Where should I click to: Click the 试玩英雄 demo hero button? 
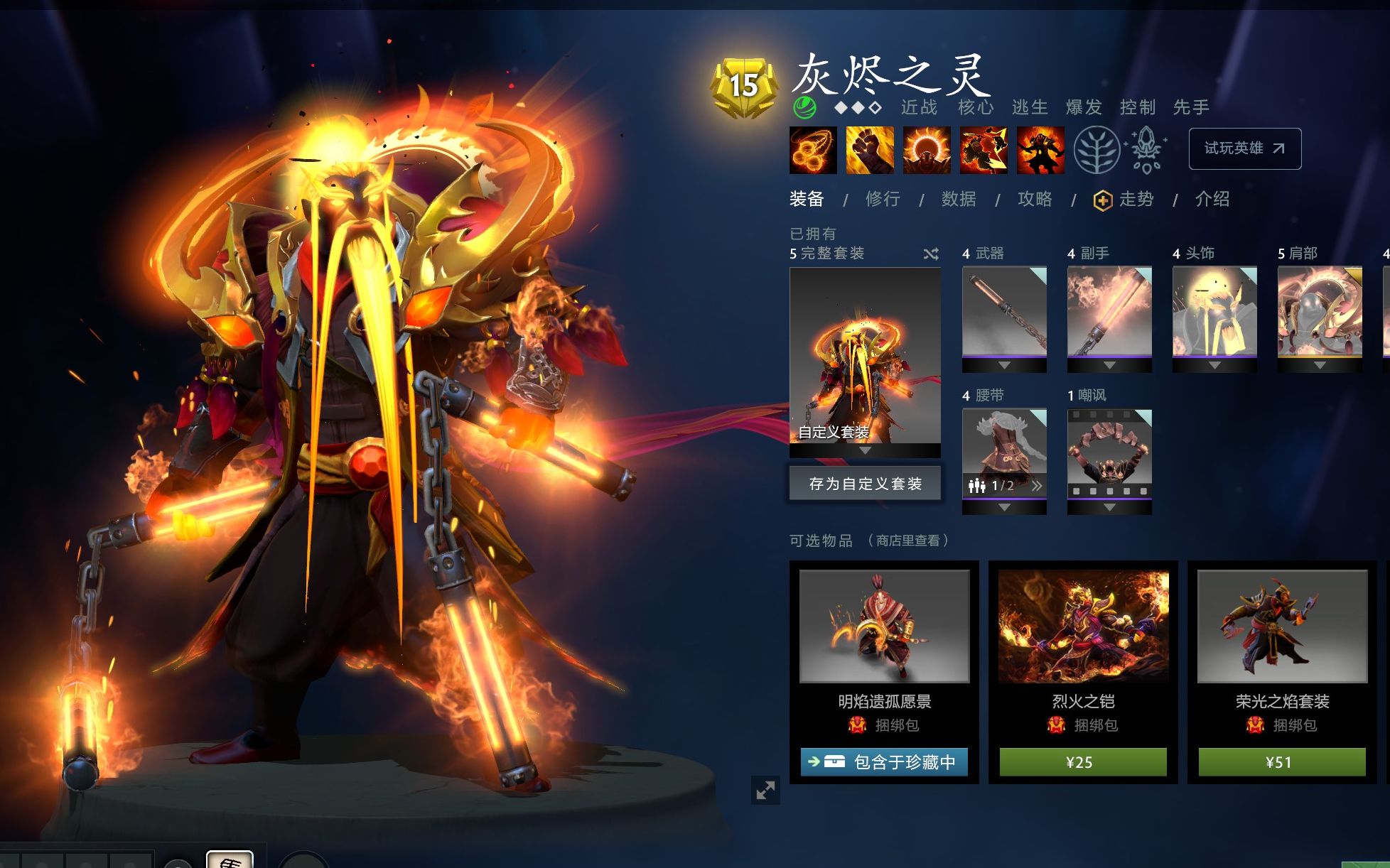pyautogui.click(x=1244, y=148)
